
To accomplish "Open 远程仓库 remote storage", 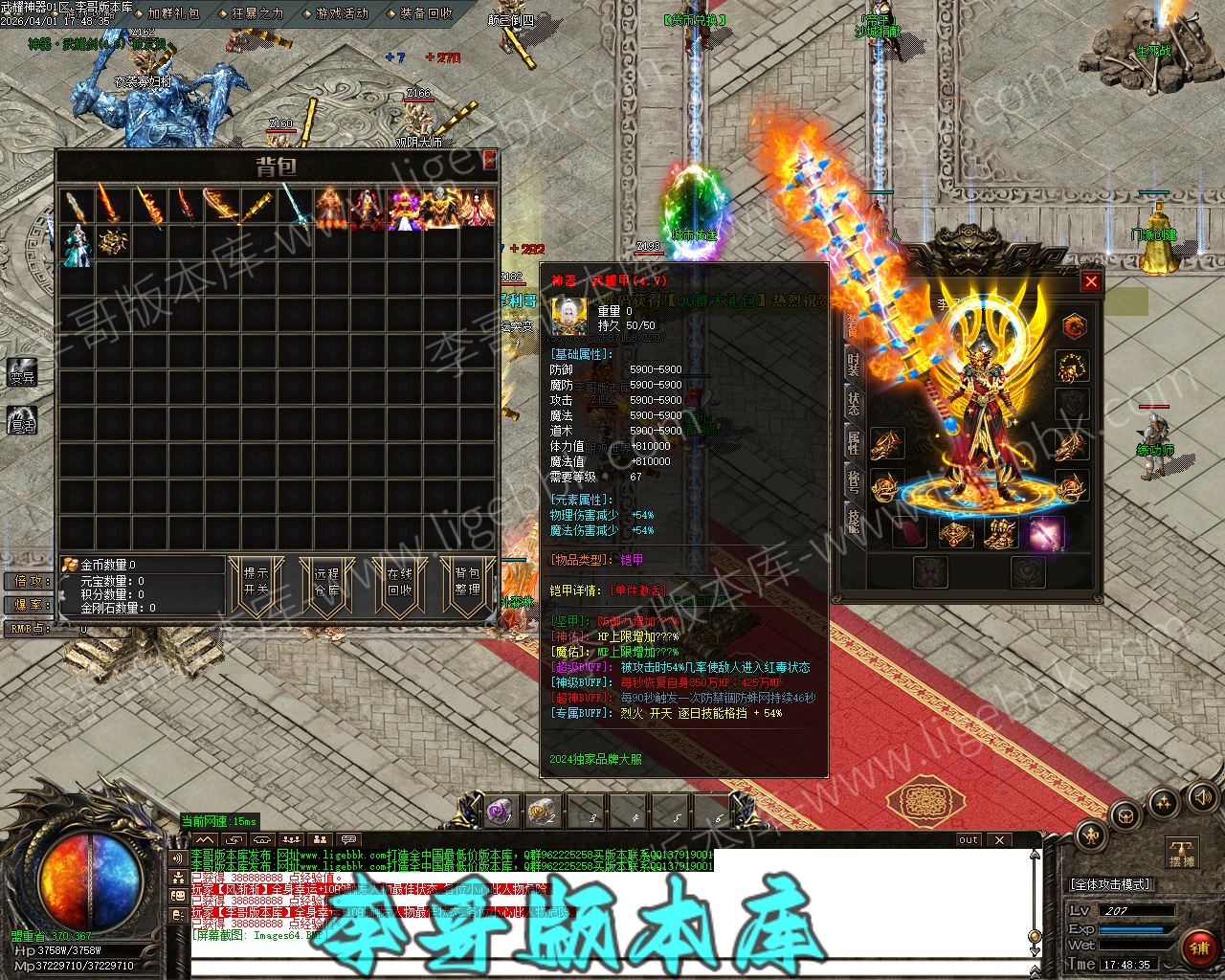I will pyautogui.click(x=327, y=581).
